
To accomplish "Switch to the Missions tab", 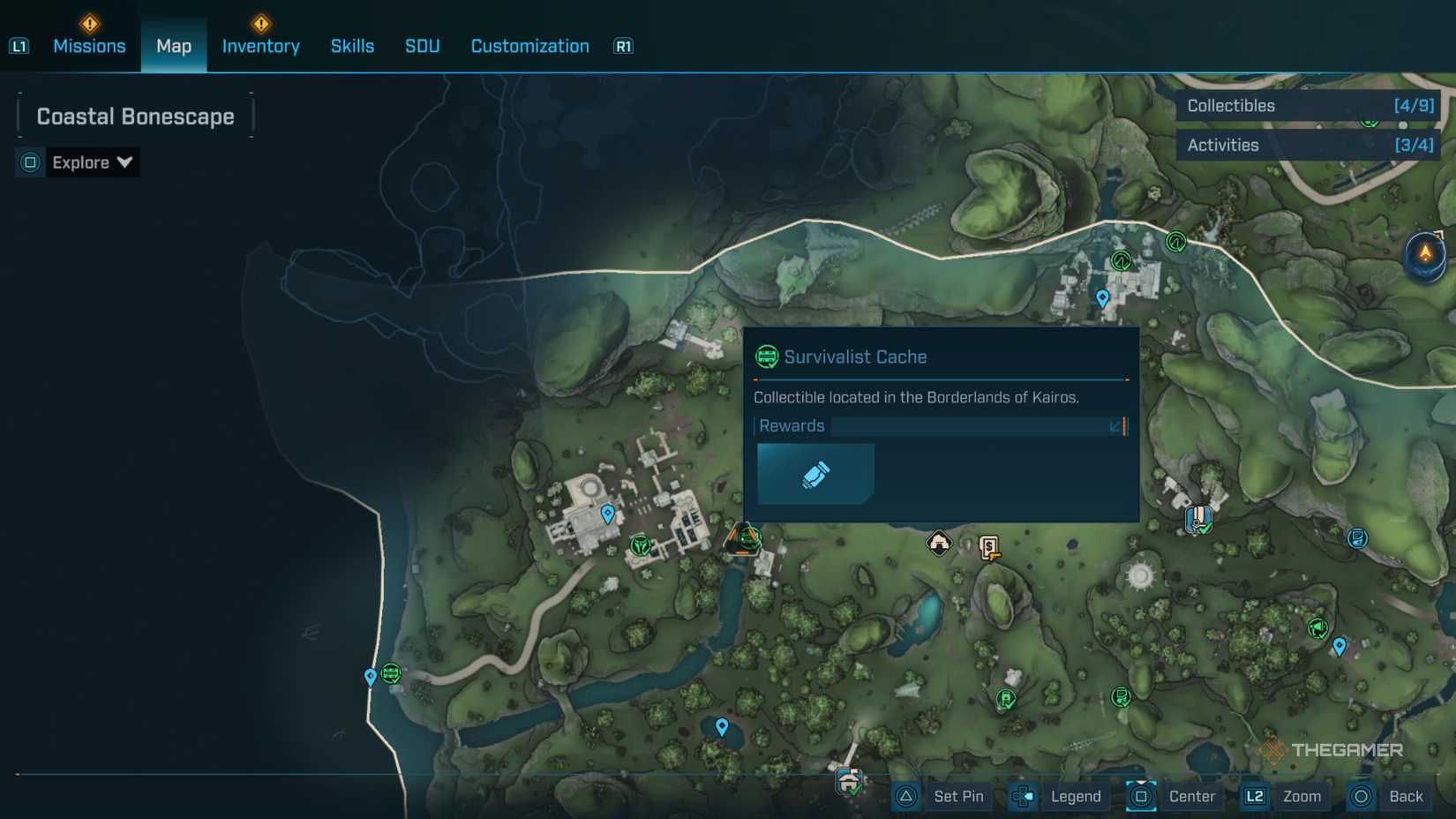I will click(x=89, y=46).
